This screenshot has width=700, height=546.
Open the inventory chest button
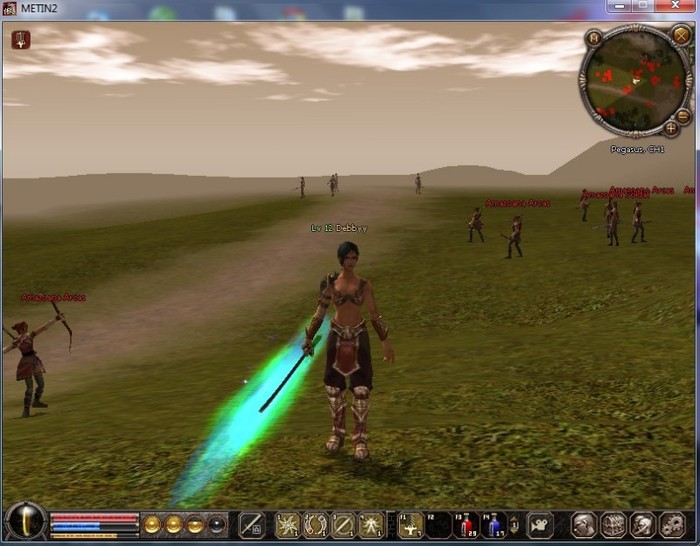[x=612, y=524]
